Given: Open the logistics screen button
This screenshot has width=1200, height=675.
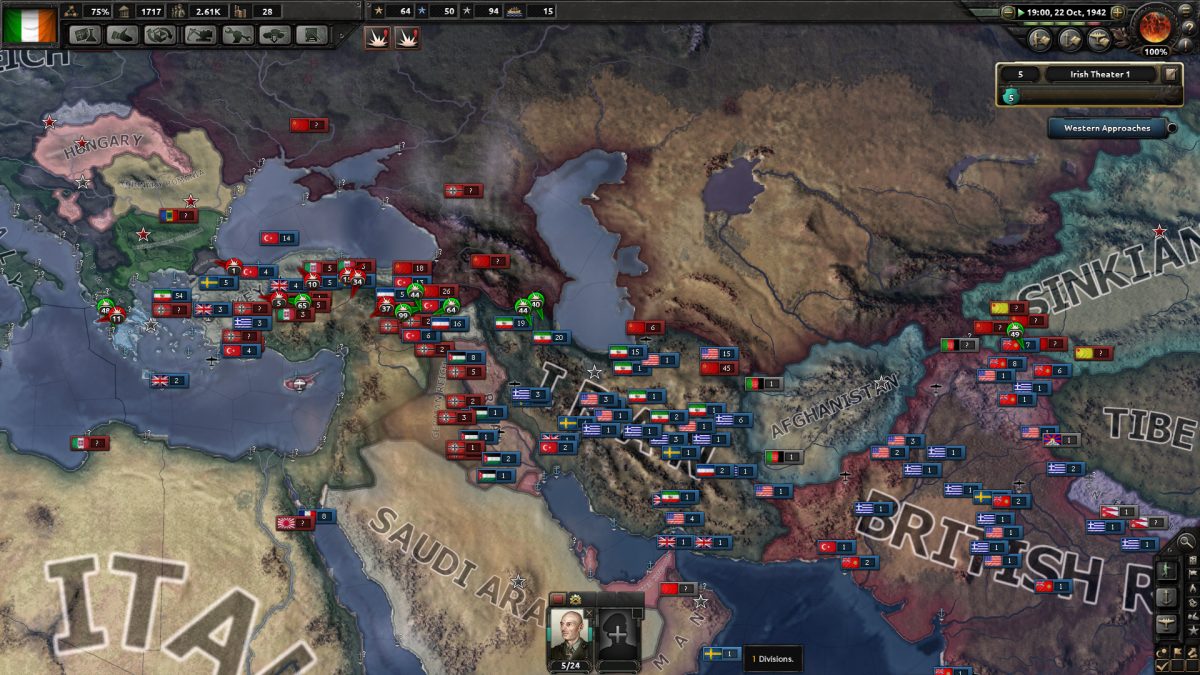Looking at the screenshot, I should click(x=313, y=35).
